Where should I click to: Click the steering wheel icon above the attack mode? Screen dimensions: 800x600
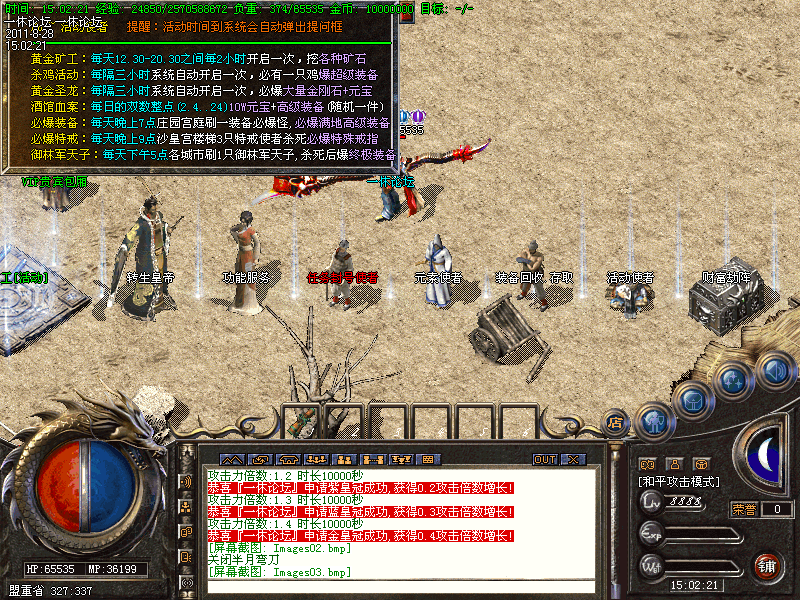(702, 465)
